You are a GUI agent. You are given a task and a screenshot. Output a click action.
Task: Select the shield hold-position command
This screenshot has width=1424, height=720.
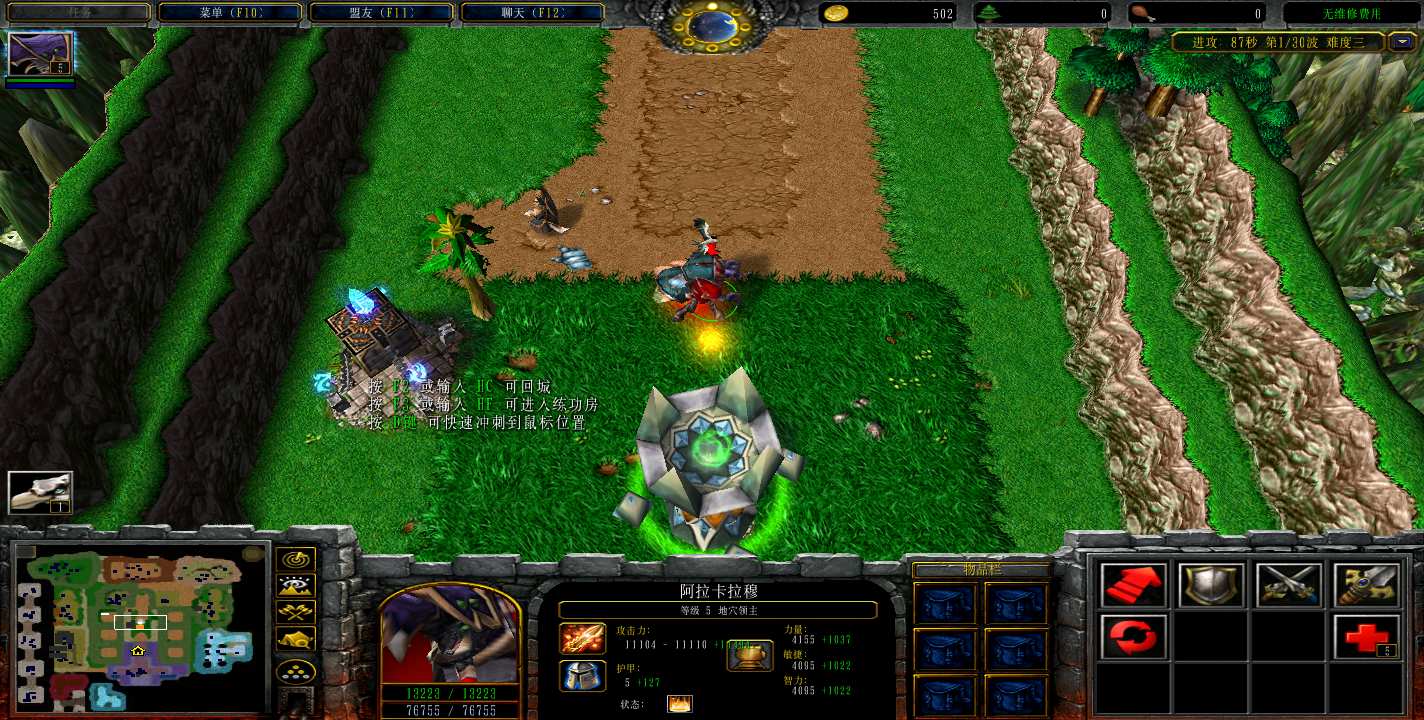point(1211,586)
